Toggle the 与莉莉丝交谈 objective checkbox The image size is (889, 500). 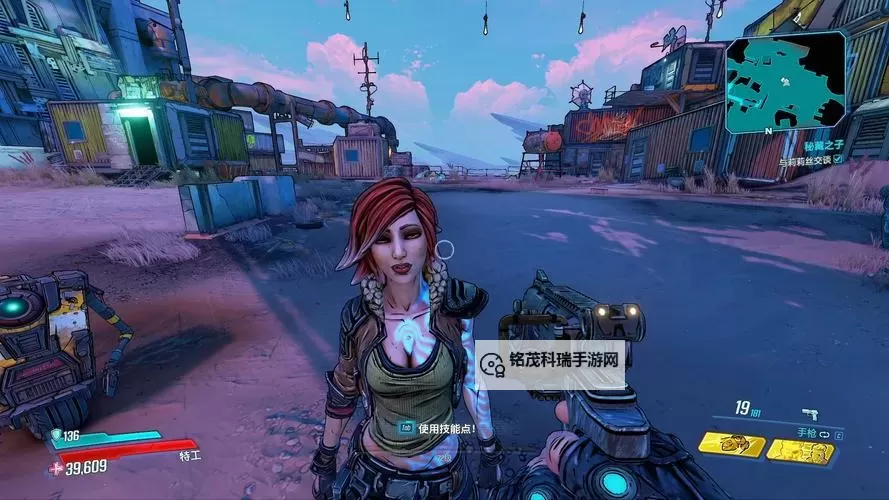[838, 159]
